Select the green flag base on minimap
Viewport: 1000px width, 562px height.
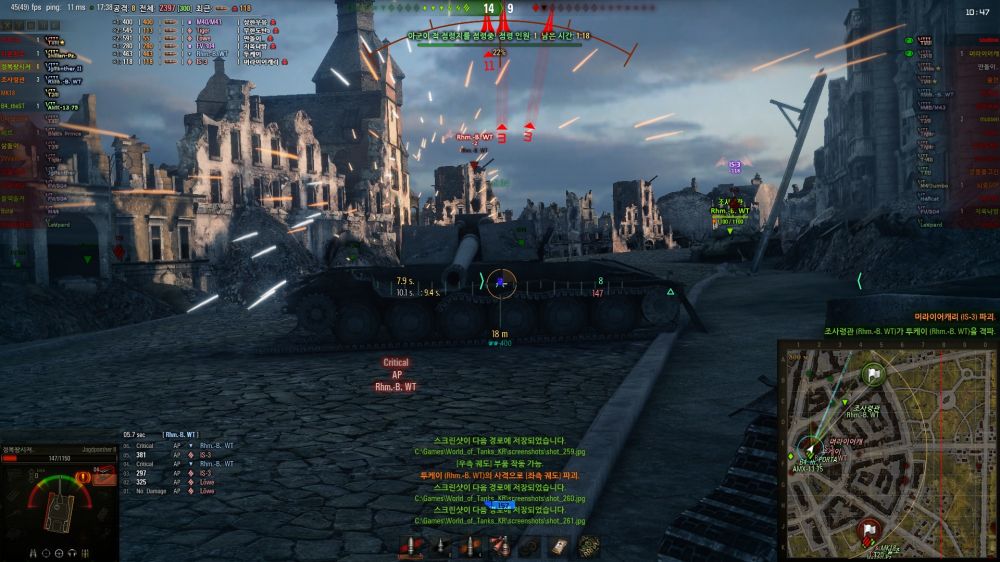click(873, 374)
